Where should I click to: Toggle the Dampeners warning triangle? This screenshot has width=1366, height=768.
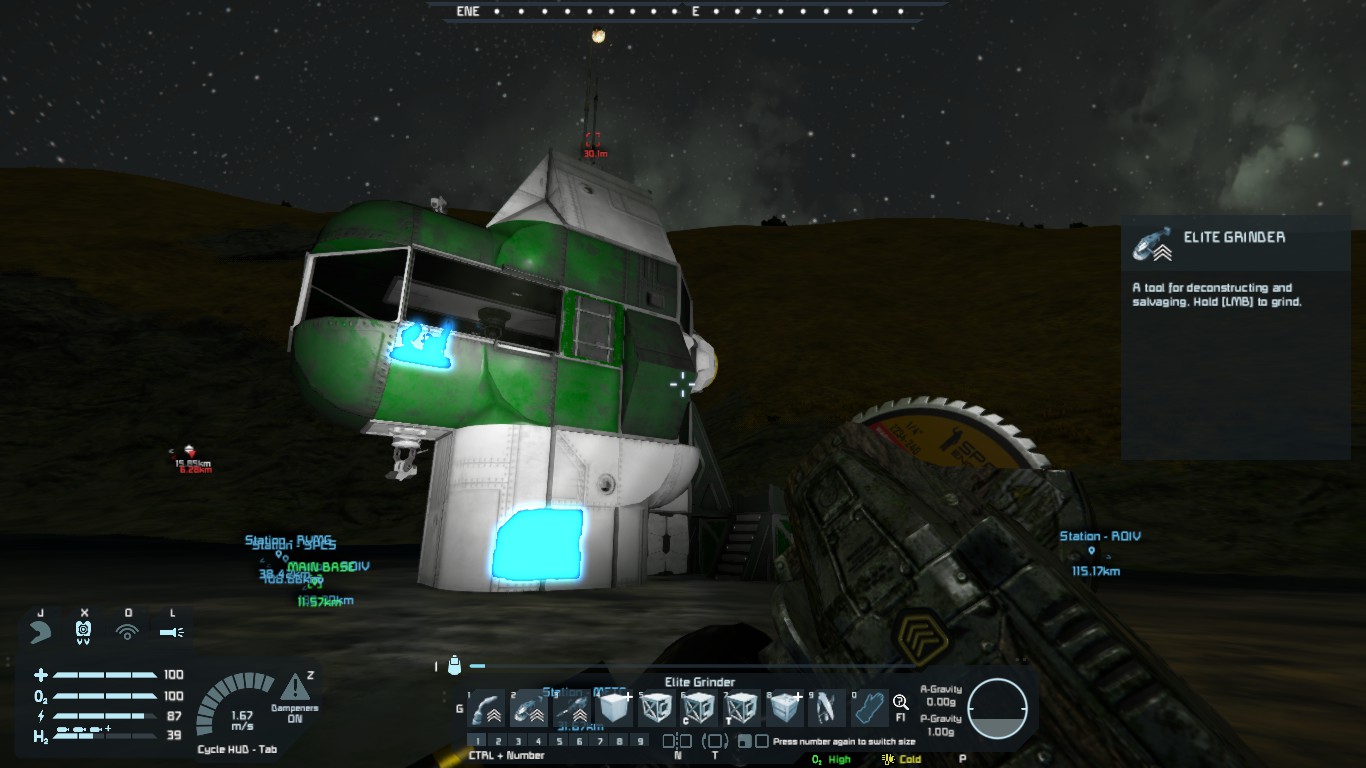294,687
